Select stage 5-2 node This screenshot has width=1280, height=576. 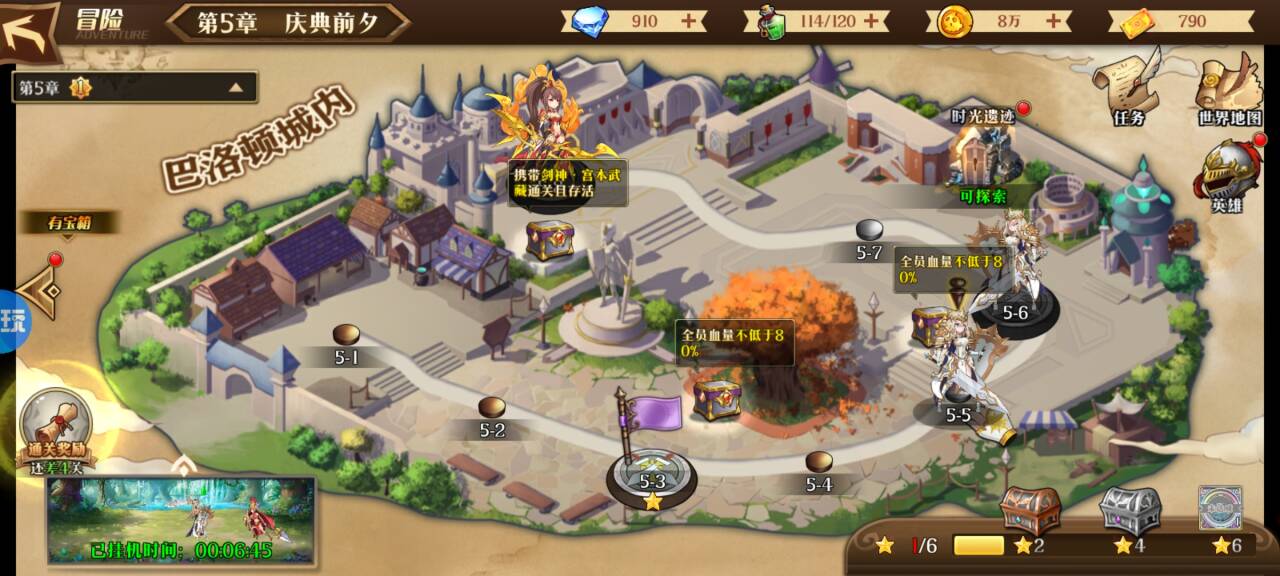(491, 409)
